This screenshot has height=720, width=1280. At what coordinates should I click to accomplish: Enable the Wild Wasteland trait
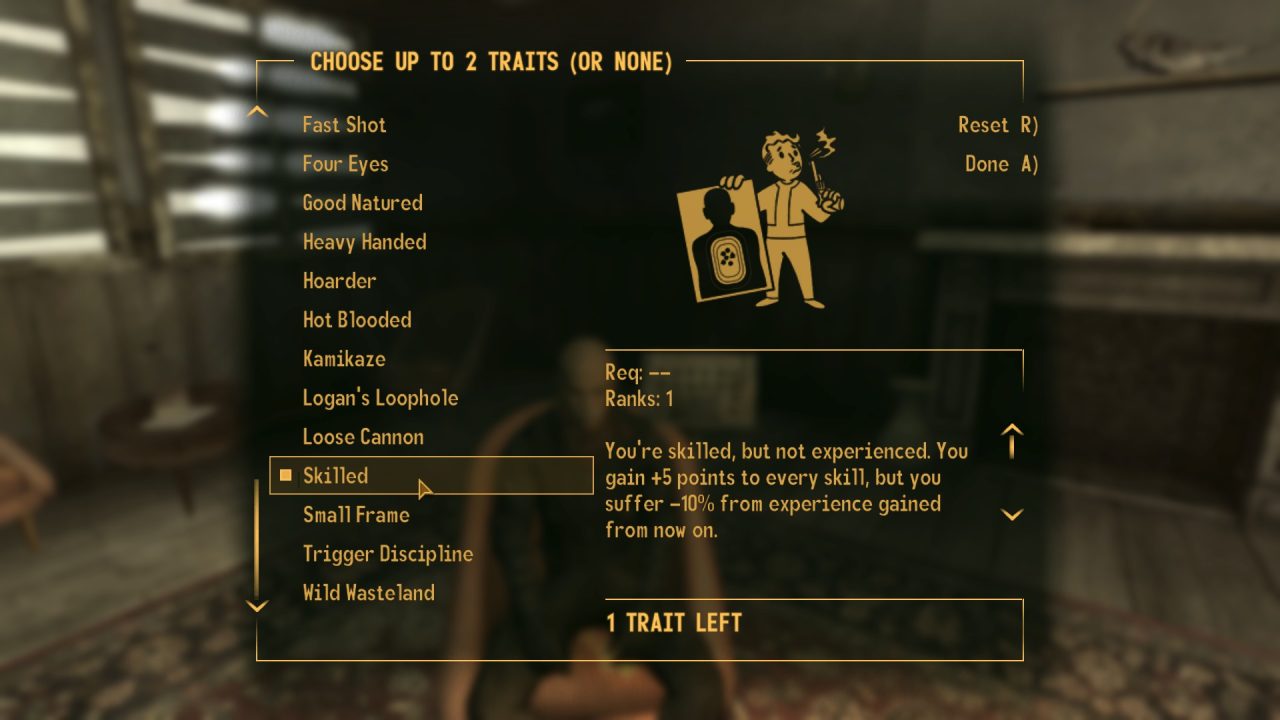click(x=368, y=592)
